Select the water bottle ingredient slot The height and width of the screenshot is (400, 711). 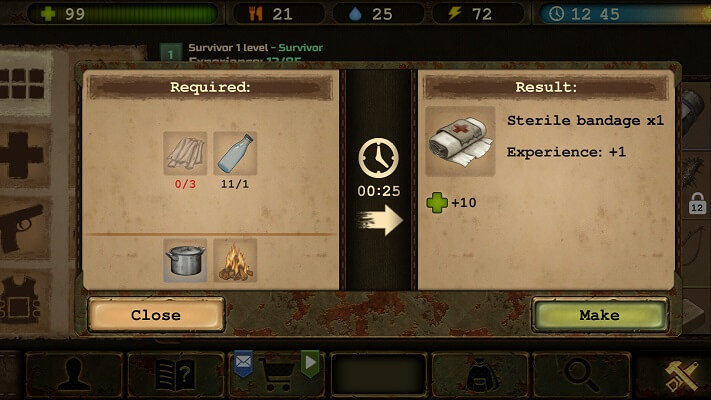pos(235,154)
